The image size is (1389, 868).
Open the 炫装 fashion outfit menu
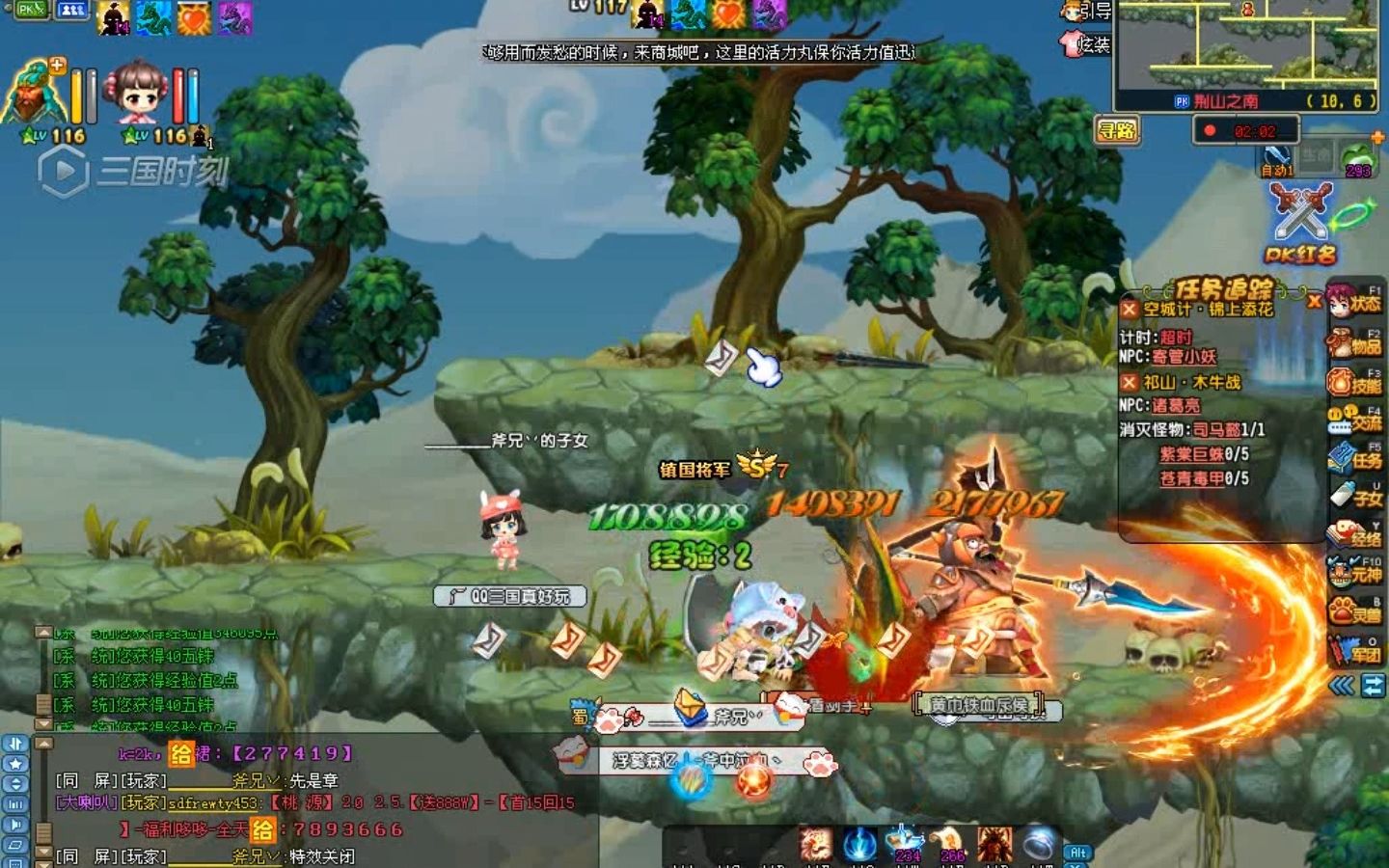pyautogui.click(x=1087, y=44)
